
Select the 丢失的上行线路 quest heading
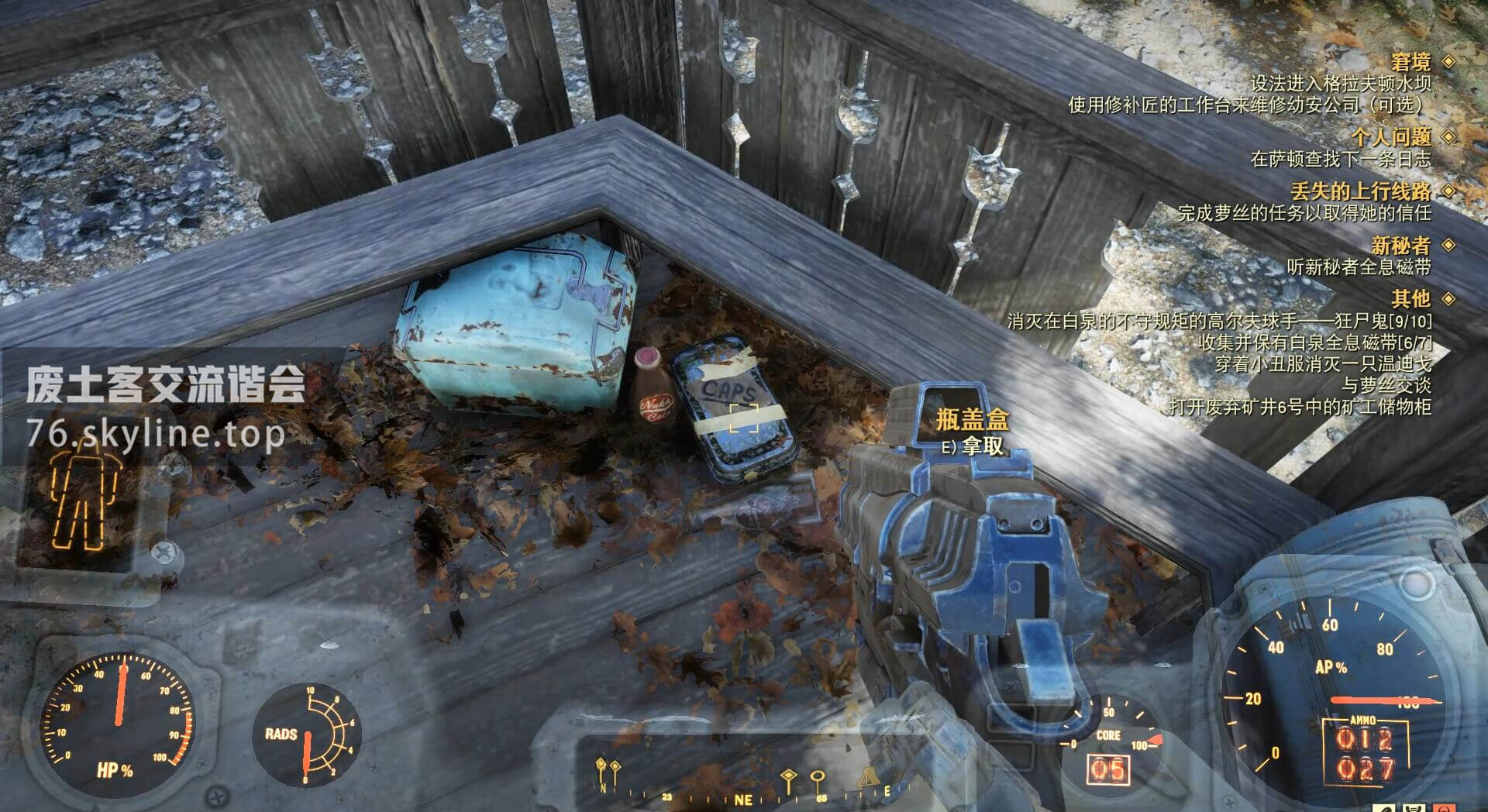pyautogui.click(x=1360, y=191)
